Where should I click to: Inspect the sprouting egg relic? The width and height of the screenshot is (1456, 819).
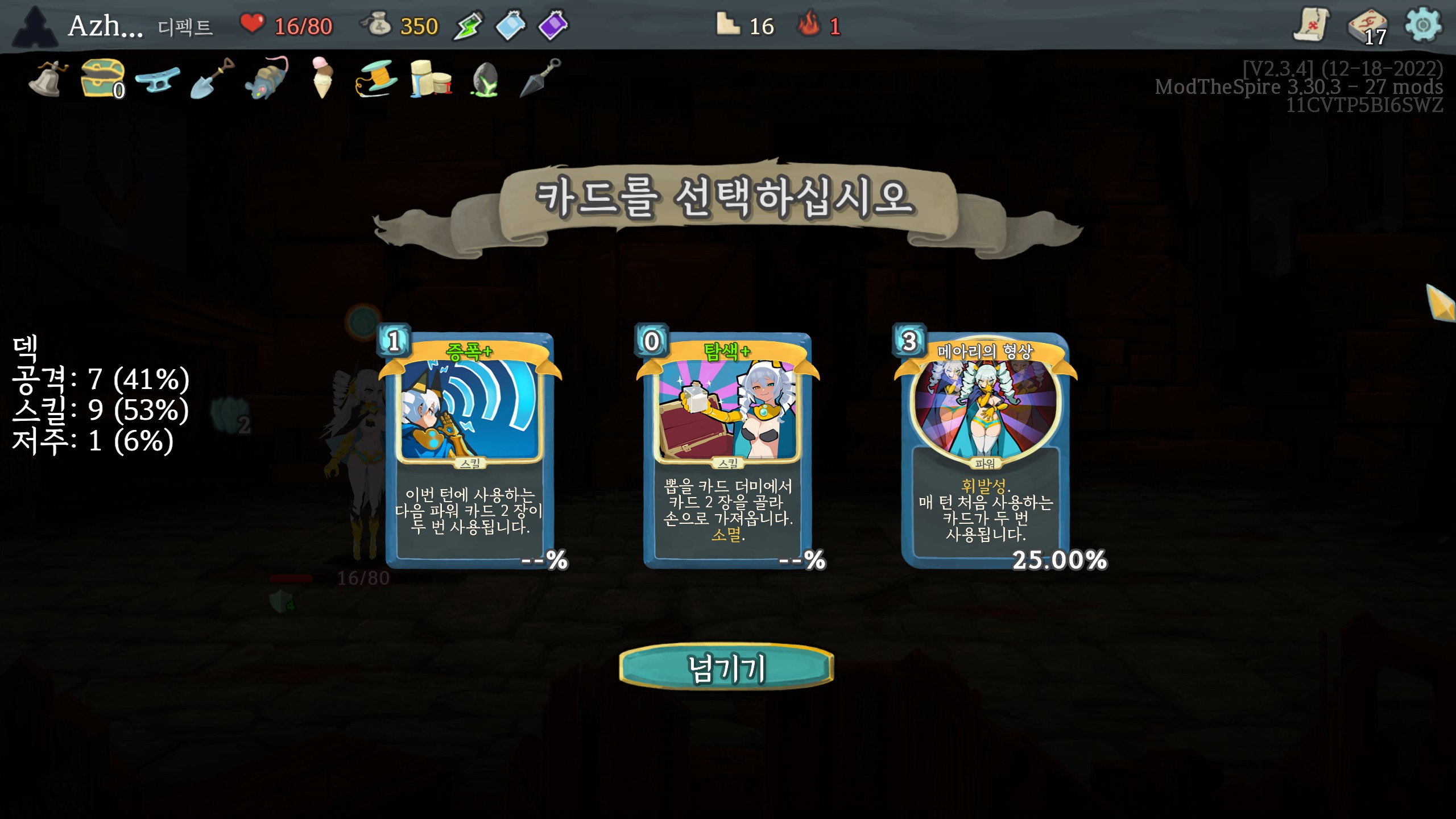pos(485,79)
